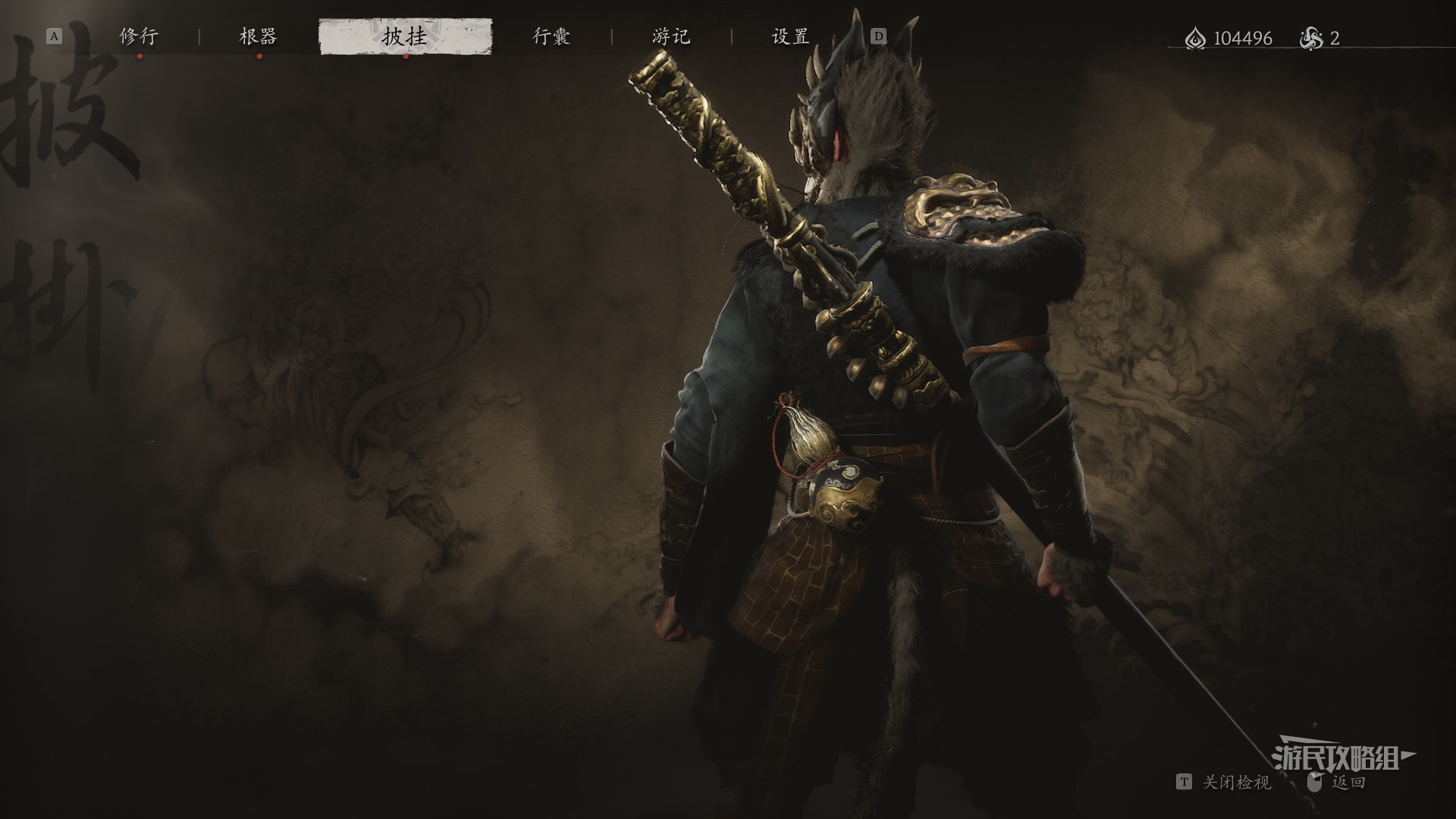Show the 游记 journal tab
The image size is (1456, 819).
(671, 36)
